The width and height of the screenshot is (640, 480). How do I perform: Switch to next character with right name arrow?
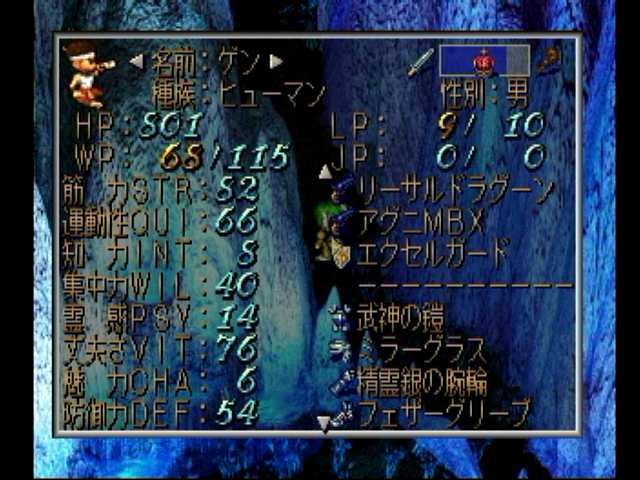point(277,62)
